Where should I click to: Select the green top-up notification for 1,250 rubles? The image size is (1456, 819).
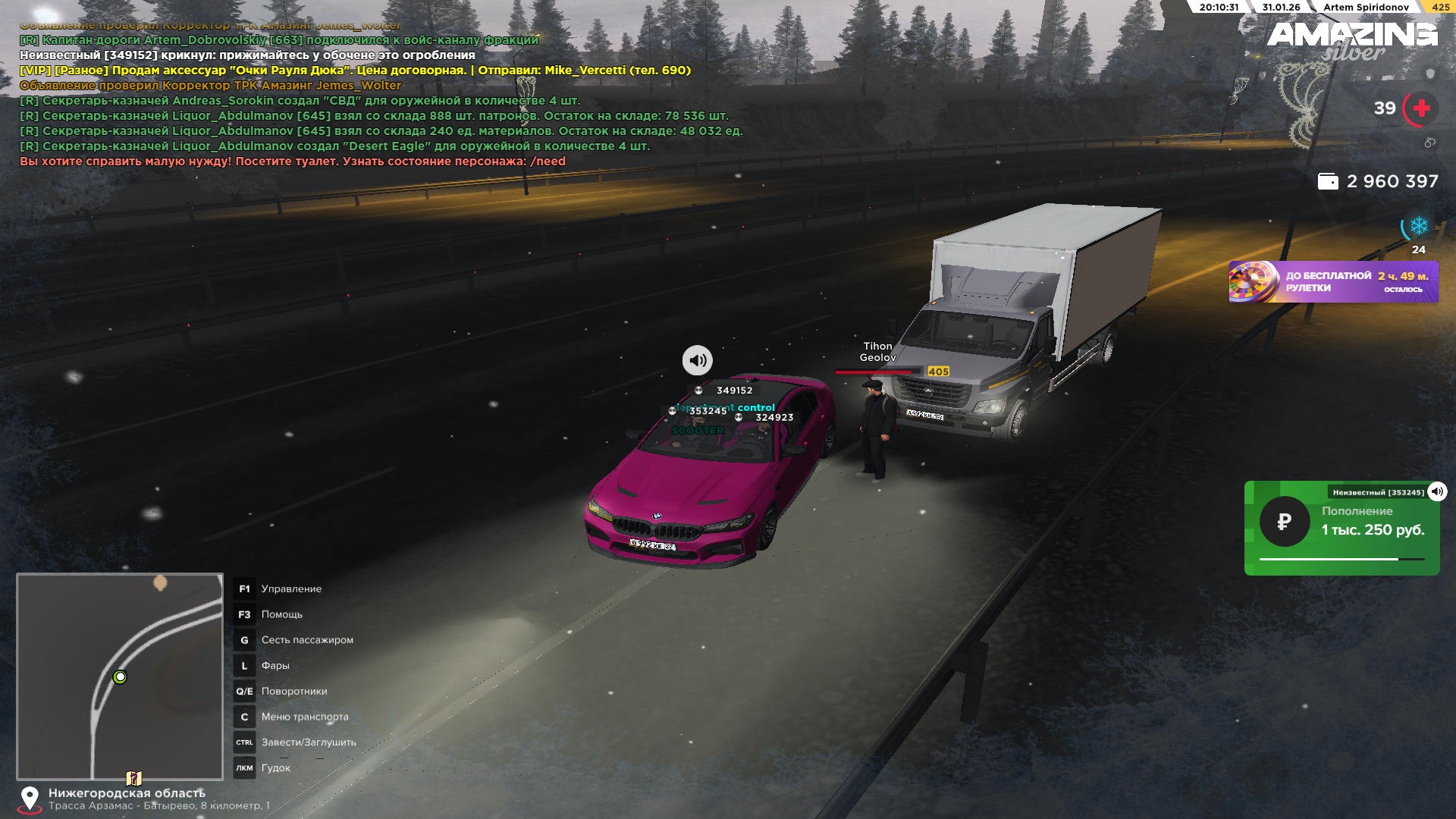click(1341, 529)
